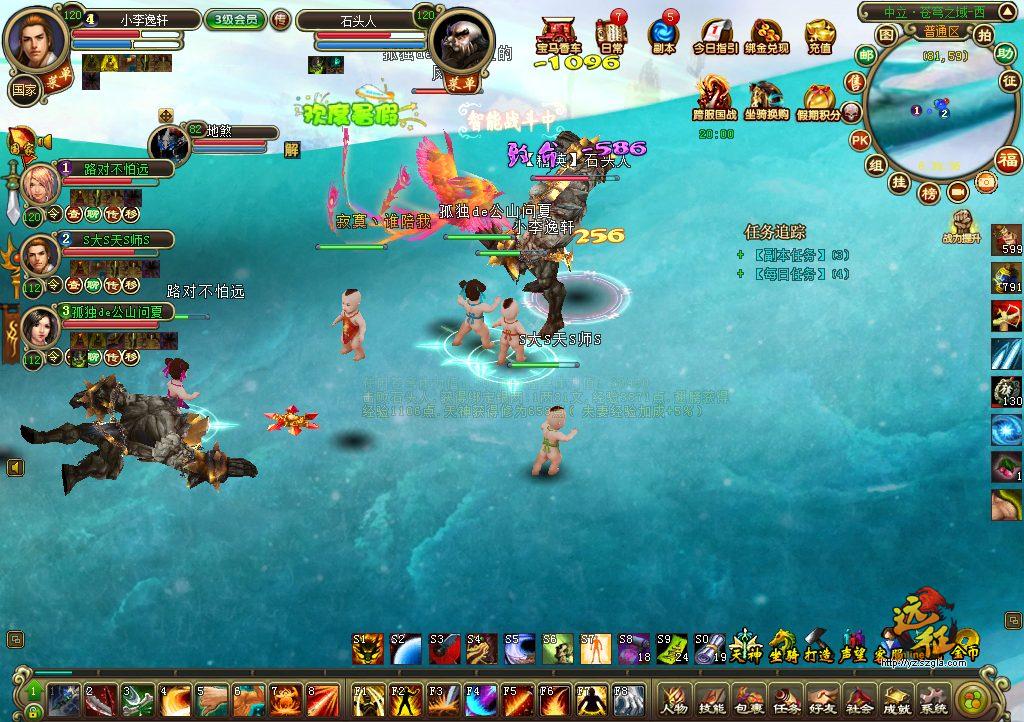The width and height of the screenshot is (1024, 722).
Task: Open the 人物 character panel
Action: tap(673, 698)
